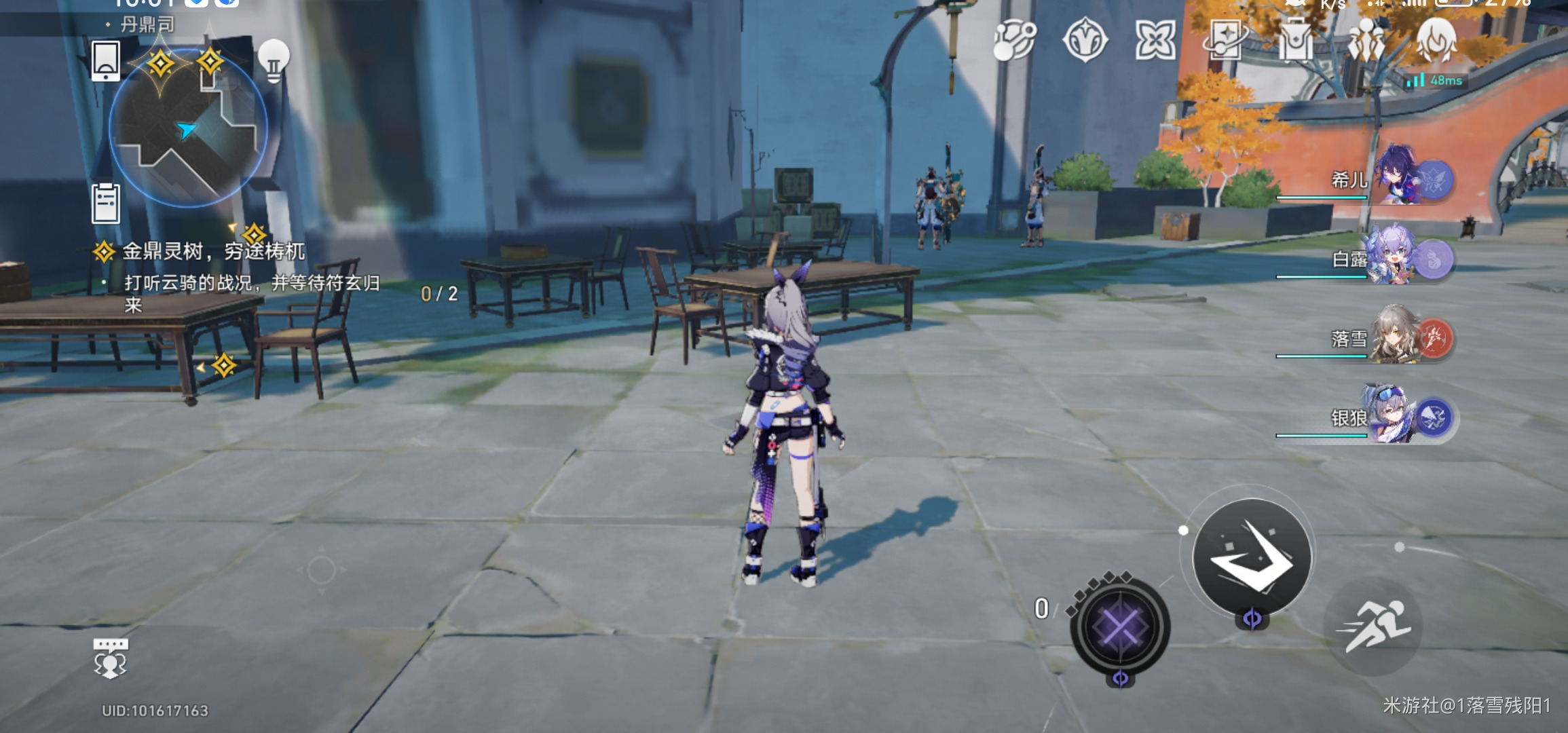Open the four-petal flower icon
This screenshot has height=733, width=1568.
(x=1155, y=39)
